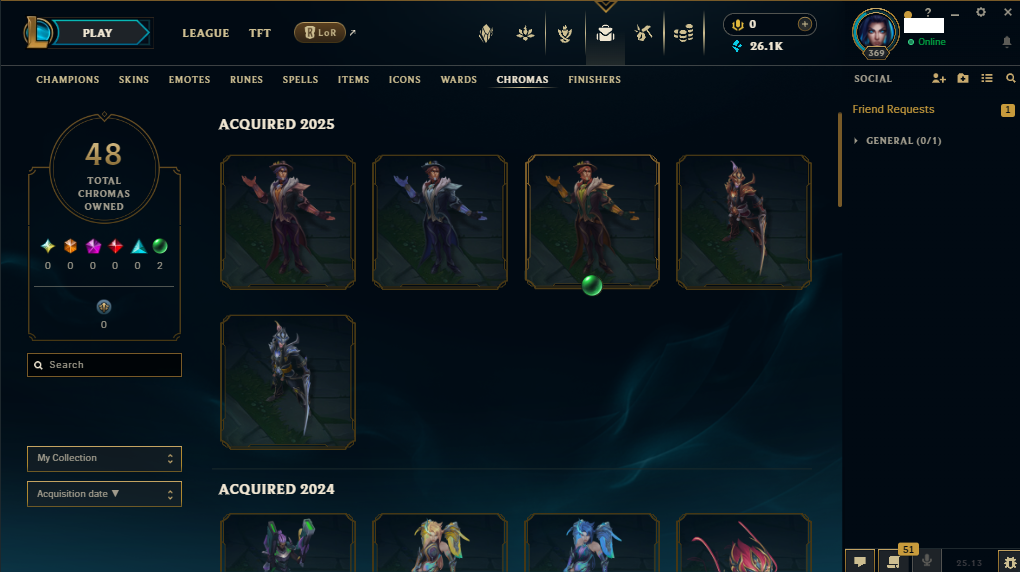Viewport: 1020px width, 572px height.
Task: Switch to the Champions tab
Action: coord(68,80)
